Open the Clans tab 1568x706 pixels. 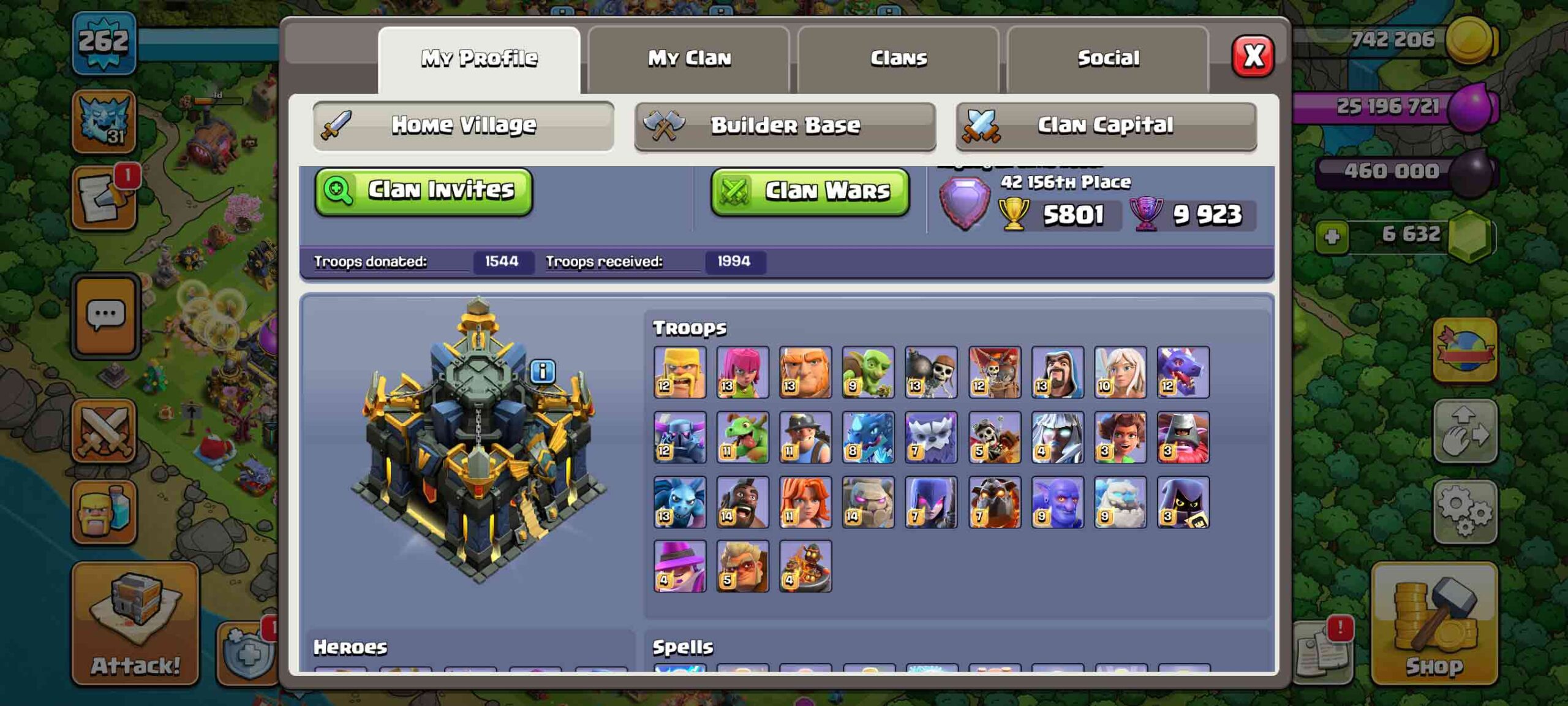pyautogui.click(x=897, y=57)
